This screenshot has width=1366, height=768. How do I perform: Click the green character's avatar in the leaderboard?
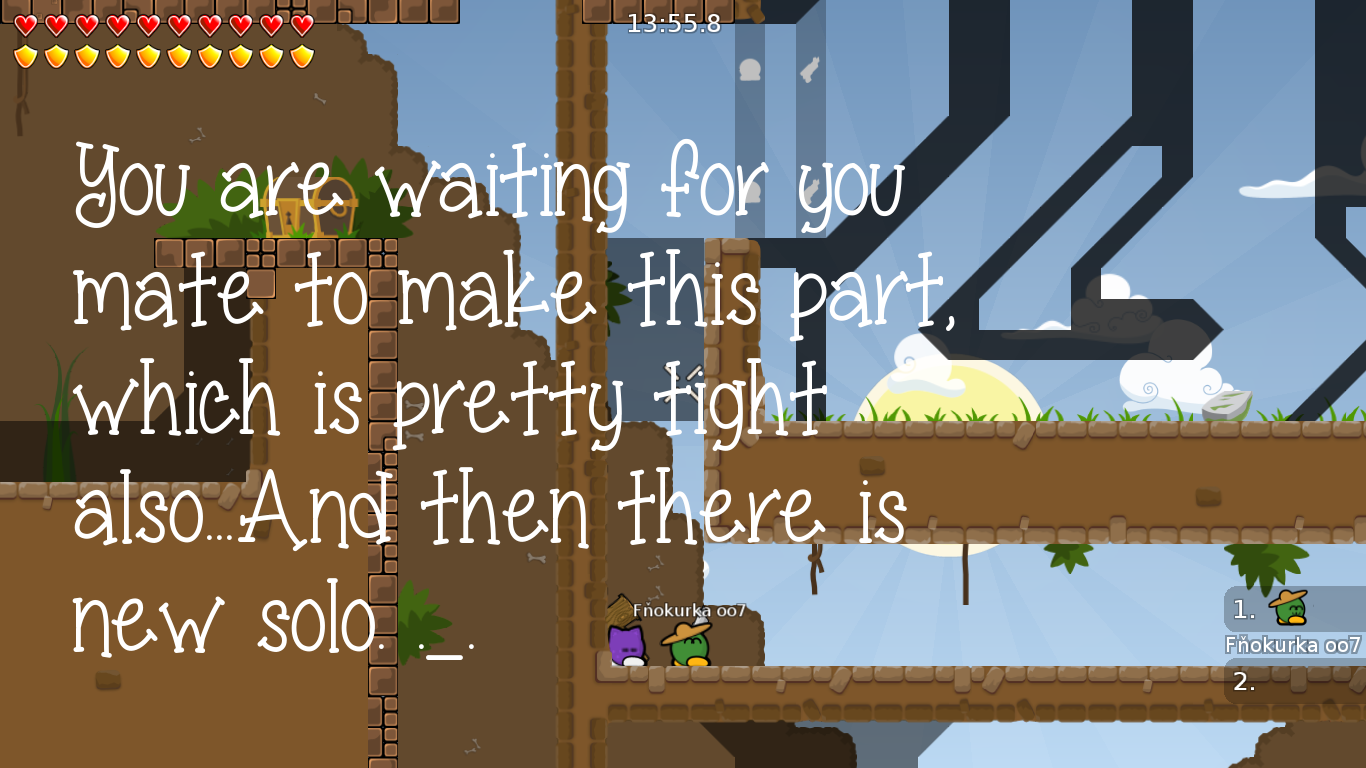pos(1290,610)
